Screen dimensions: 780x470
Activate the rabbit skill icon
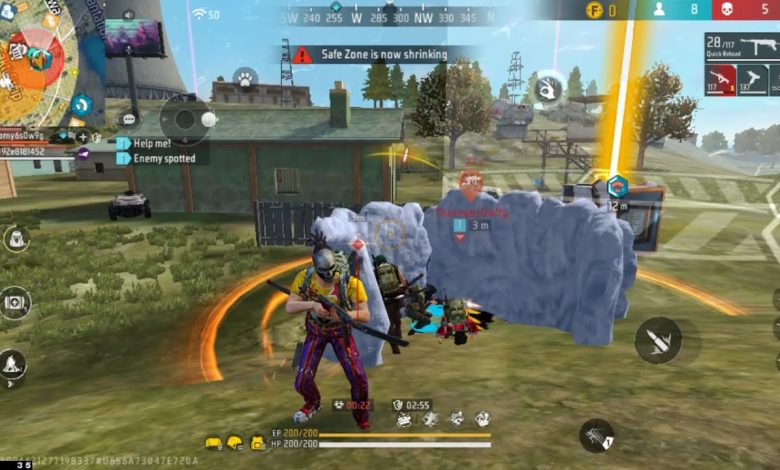[x=549, y=88]
